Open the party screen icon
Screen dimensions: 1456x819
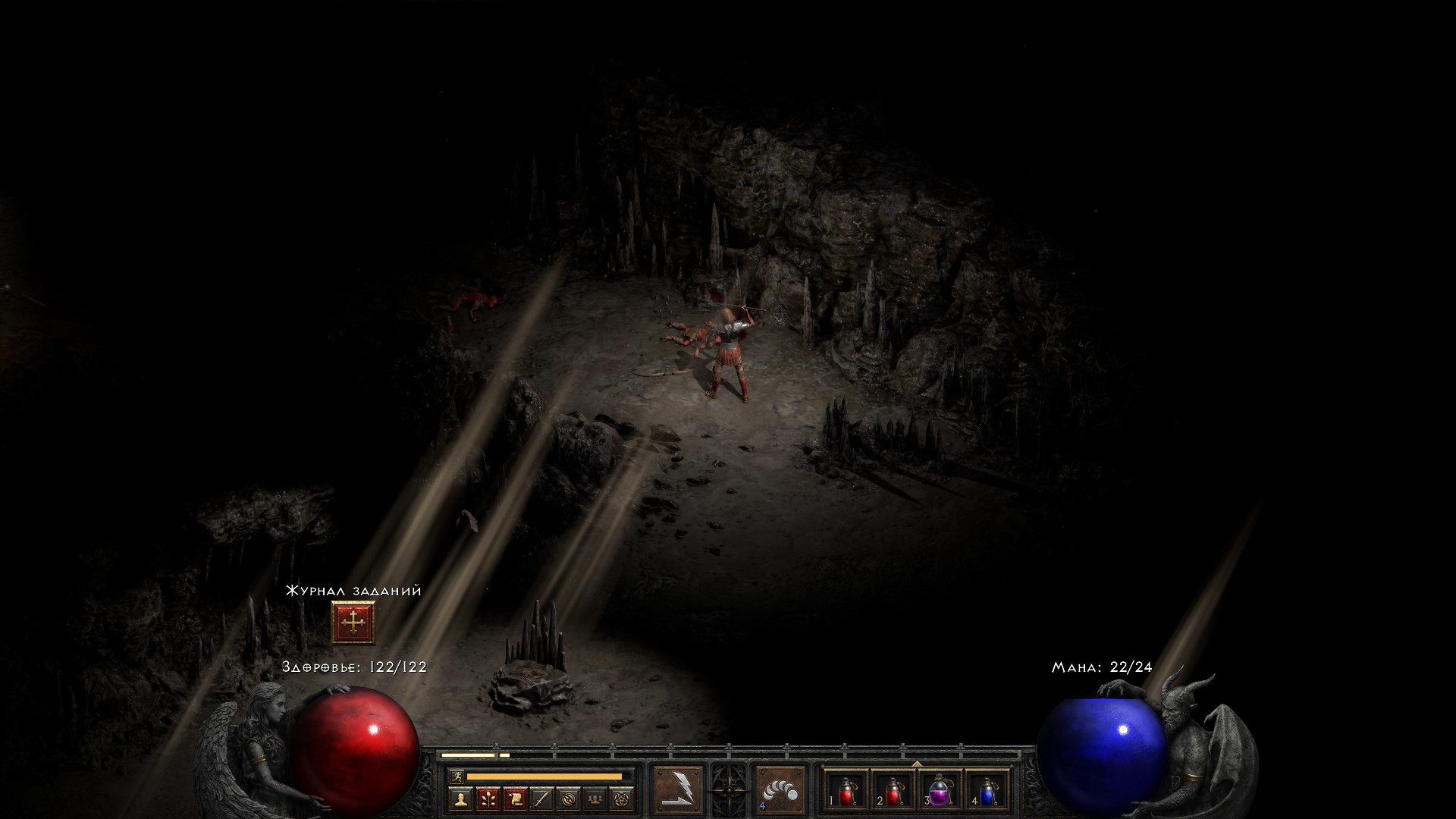596,799
